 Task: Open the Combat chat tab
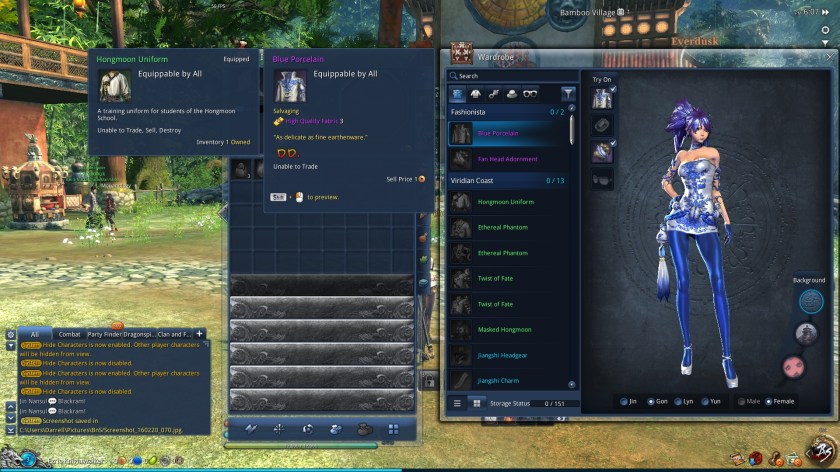(69, 334)
